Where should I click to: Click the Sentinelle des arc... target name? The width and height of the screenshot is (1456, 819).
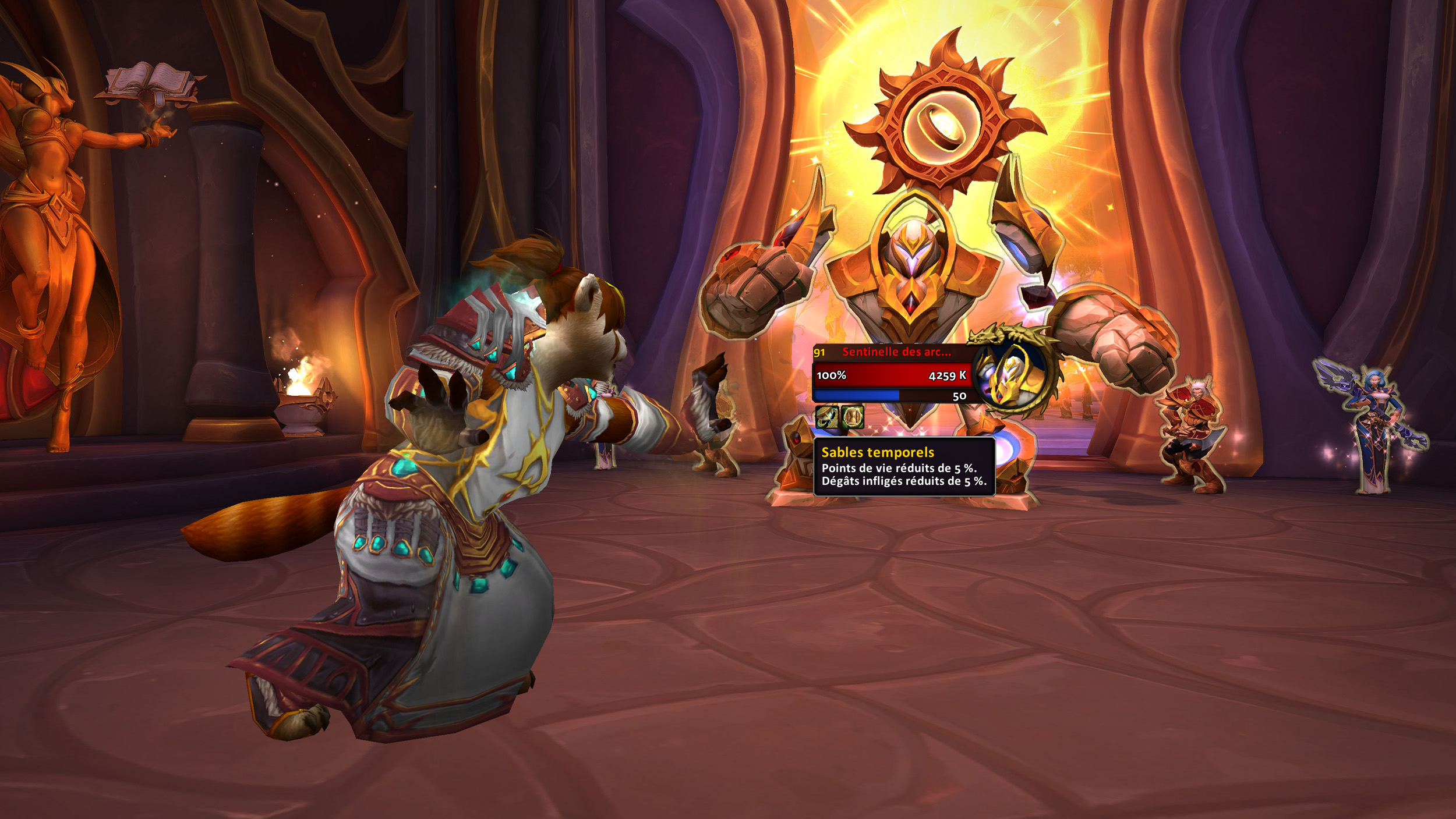click(896, 352)
